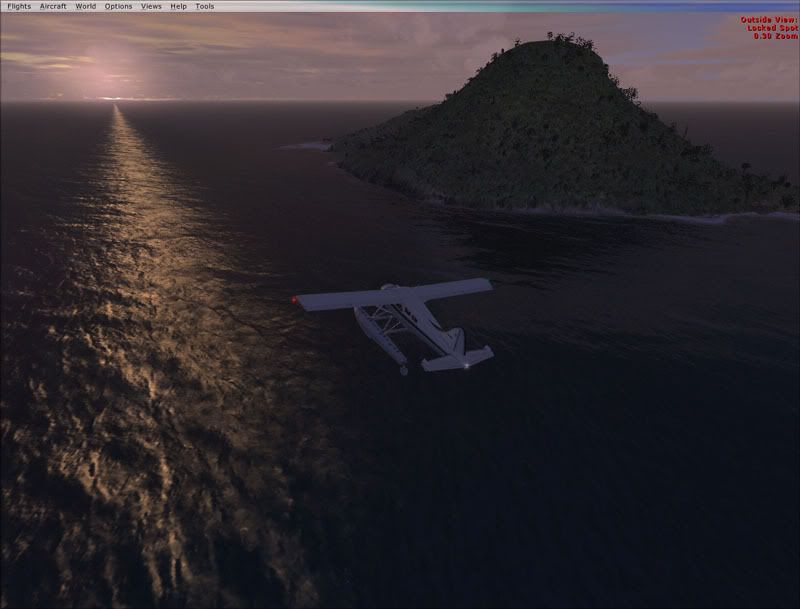Open the Help menu

(178, 6)
